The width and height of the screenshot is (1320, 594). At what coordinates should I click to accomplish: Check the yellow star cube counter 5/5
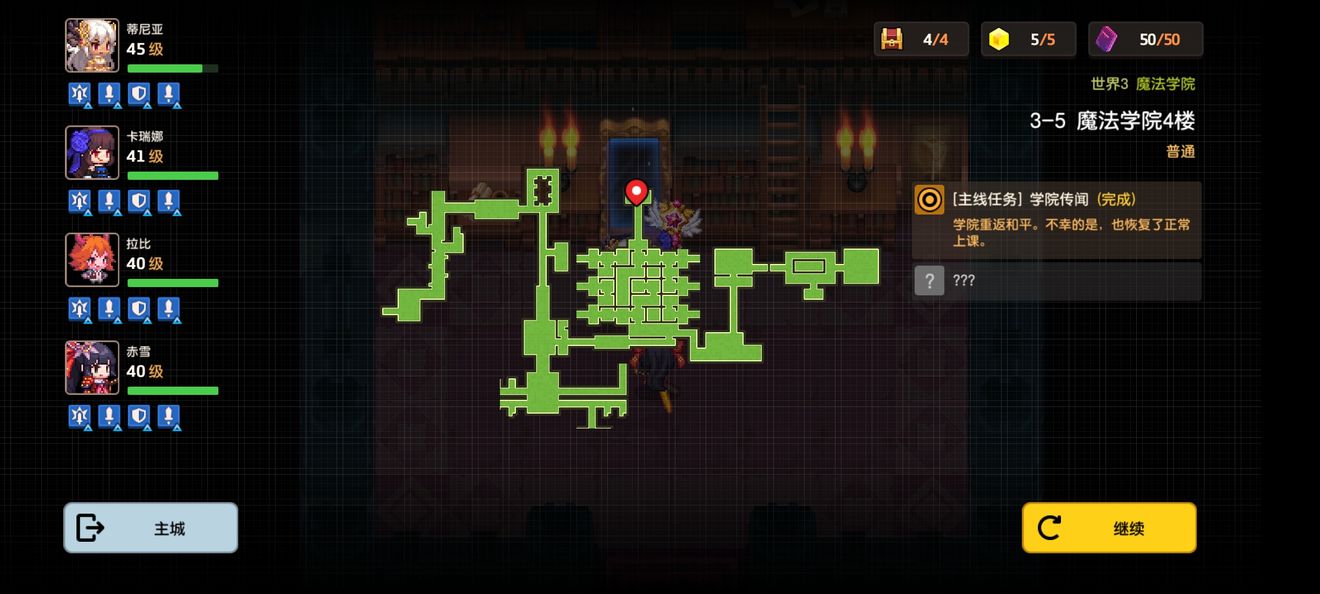click(1028, 39)
